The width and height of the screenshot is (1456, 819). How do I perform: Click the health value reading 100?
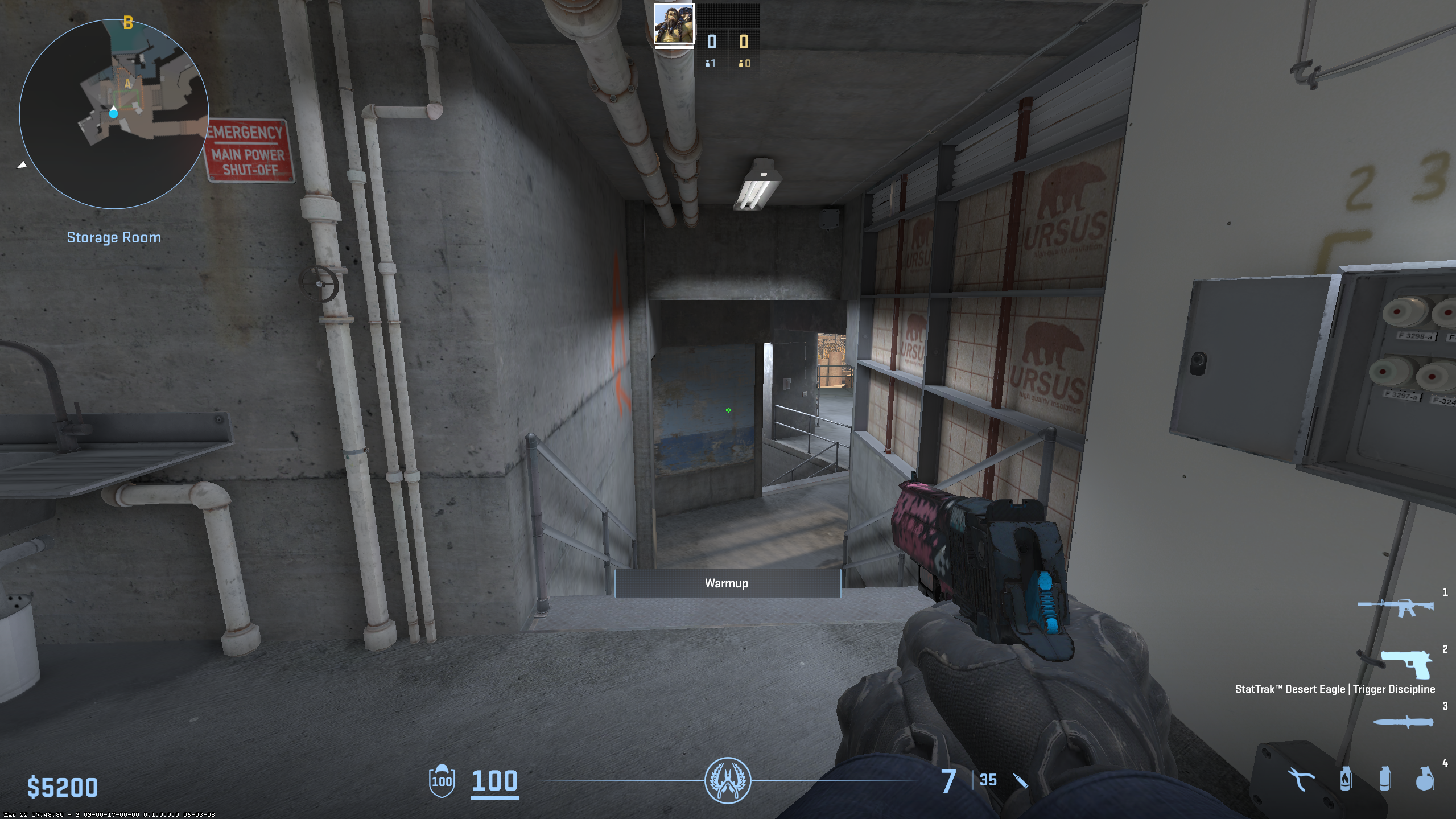click(494, 781)
